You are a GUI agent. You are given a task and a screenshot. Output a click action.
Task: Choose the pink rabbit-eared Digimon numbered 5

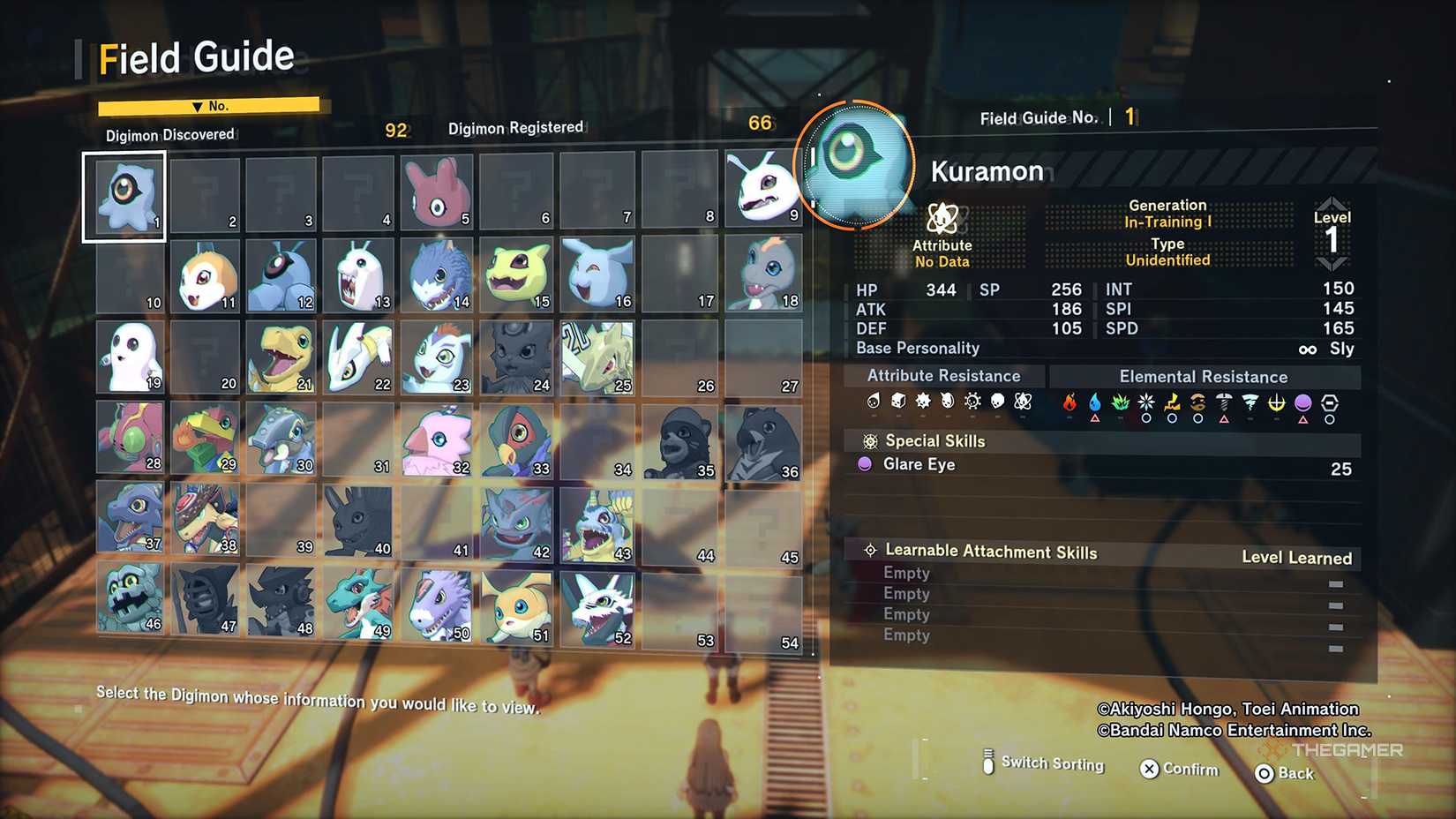point(437,192)
